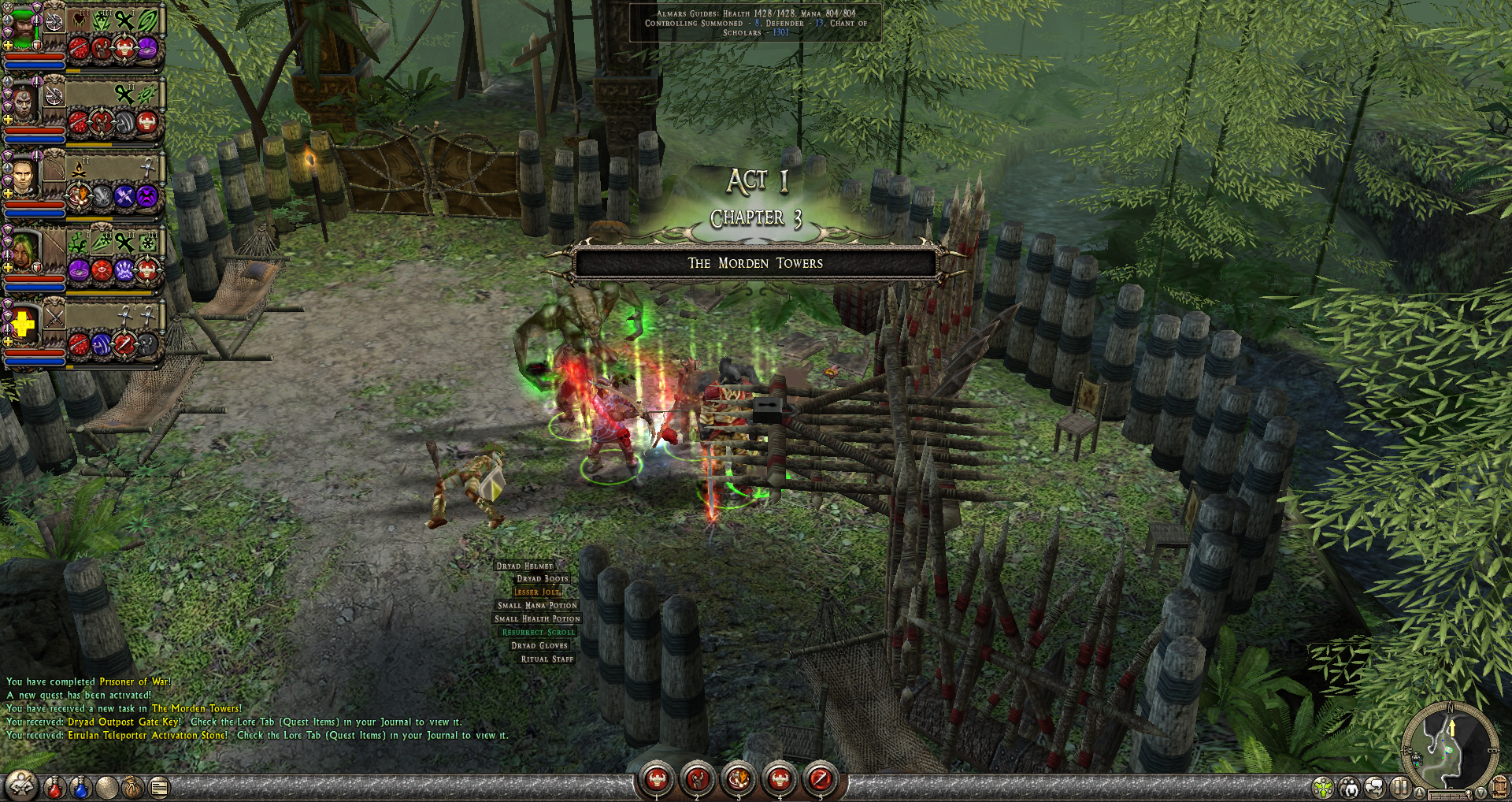Pick up the Resurrect Scroll label
1512x802 pixels.
(x=539, y=633)
